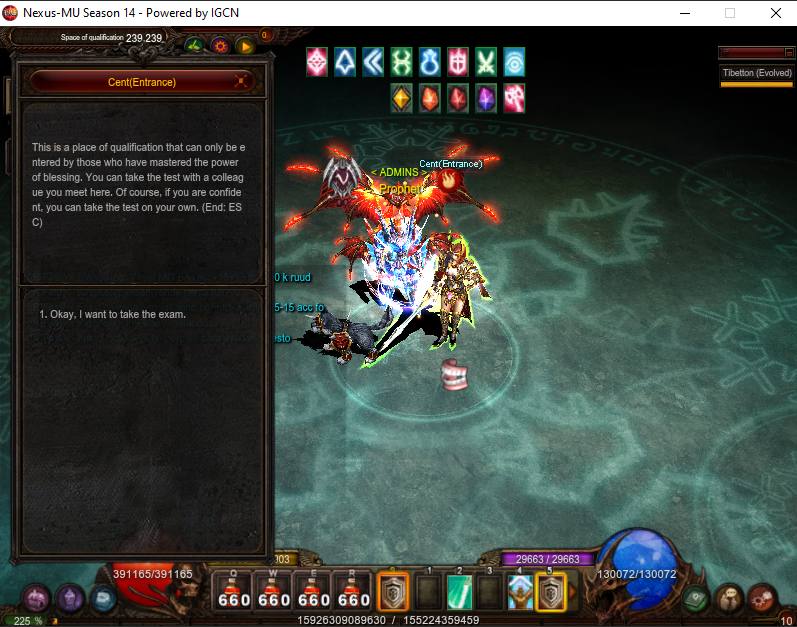Click the green leaf button on top bar
This screenshot has width=797, height=627.
click(x=195, y=45)
